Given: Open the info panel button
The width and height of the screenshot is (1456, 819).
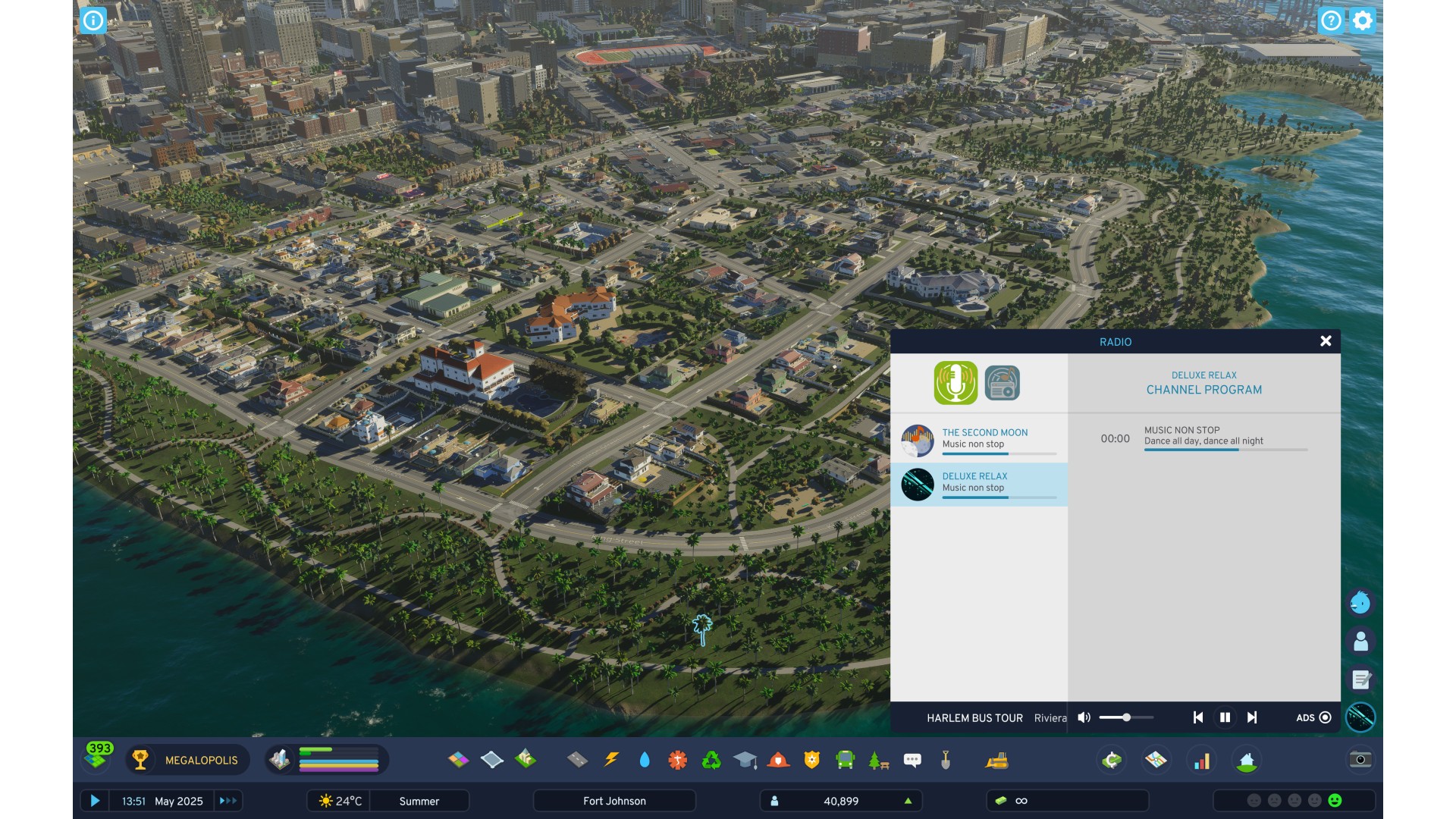Looking at the screenshot, I should (x=93, y=20).
